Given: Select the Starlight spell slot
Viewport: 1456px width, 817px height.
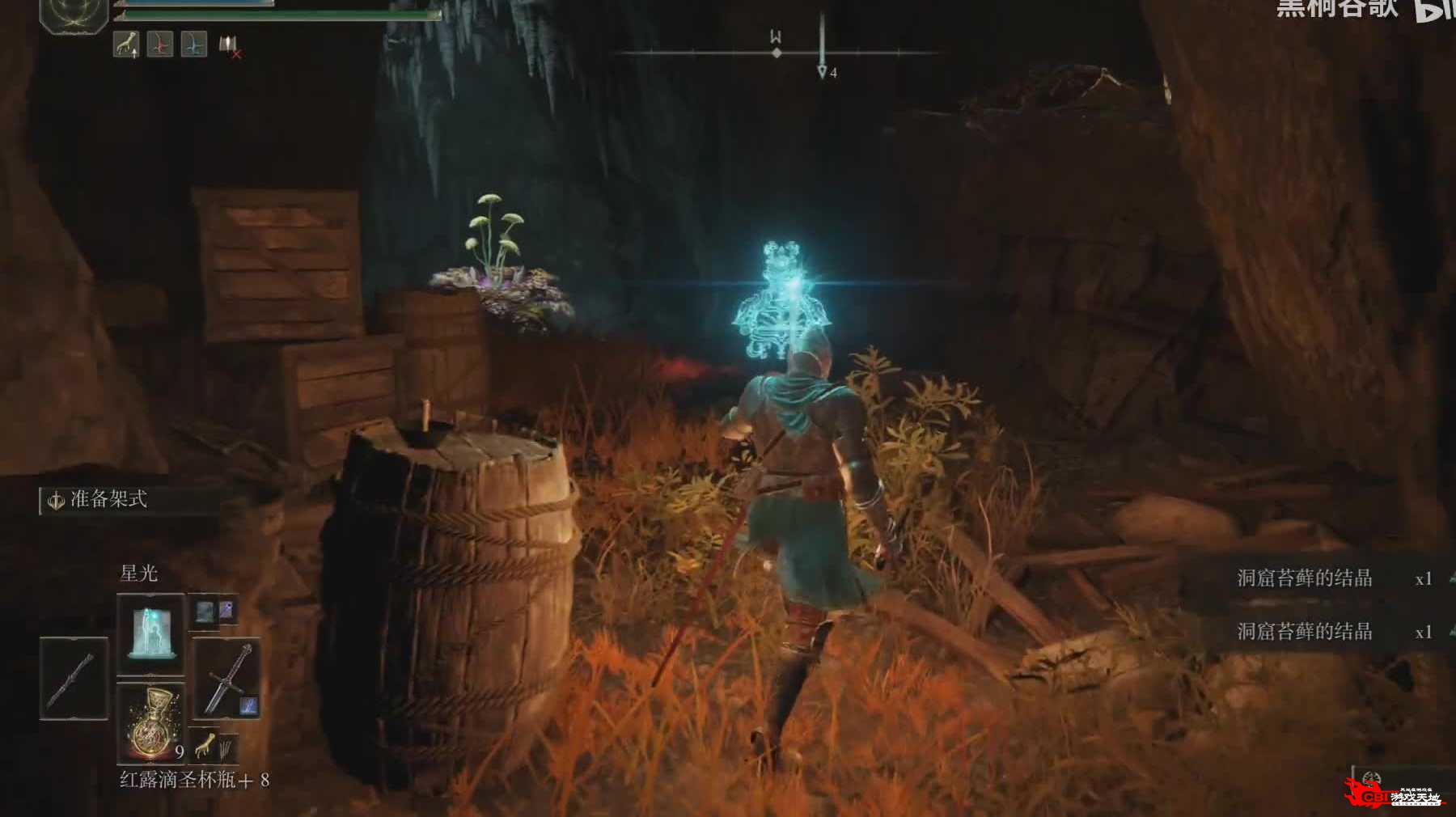Looking at the screenshot, I should click(x=151, y=633).
